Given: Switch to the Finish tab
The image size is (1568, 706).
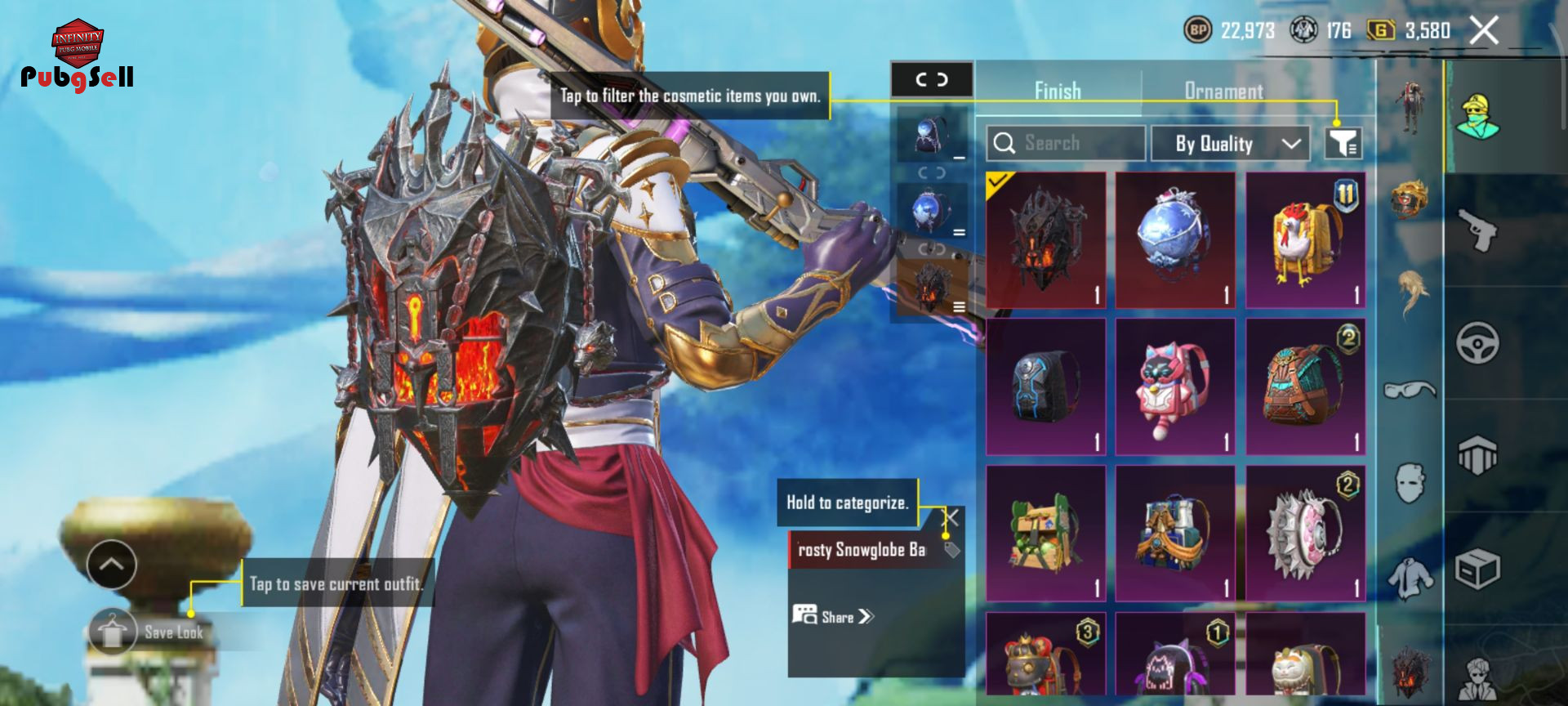Looking at the screenshot, I should pos(1058,91).
